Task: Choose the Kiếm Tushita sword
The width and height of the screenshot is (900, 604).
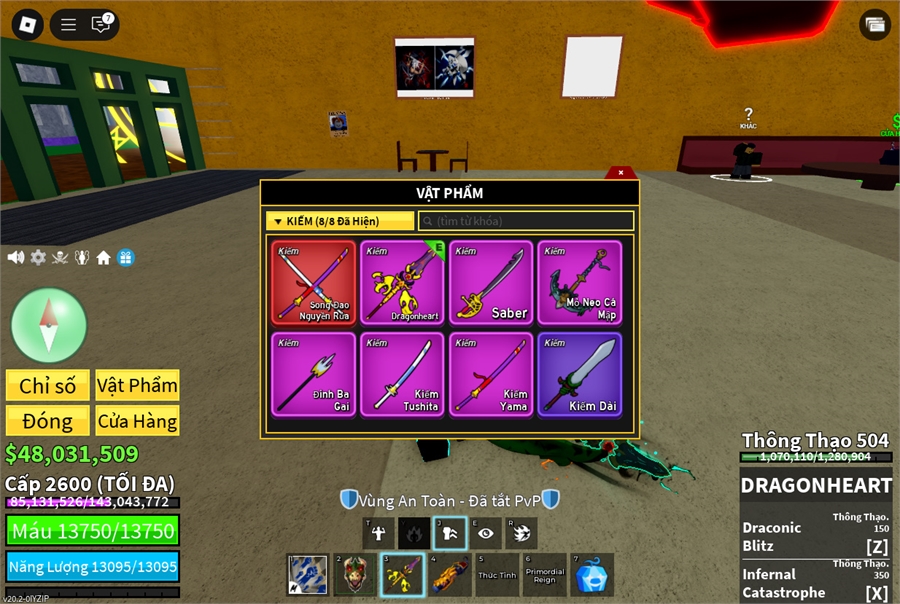Action: 403,374
